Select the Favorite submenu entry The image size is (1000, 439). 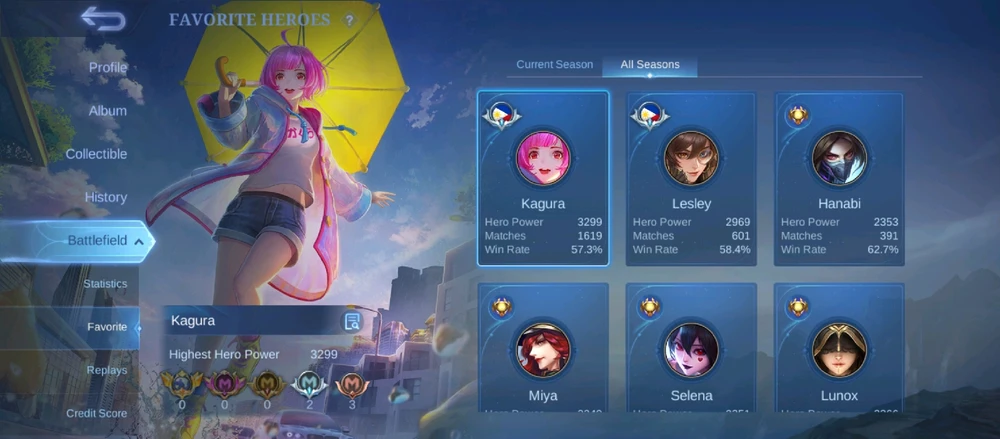click(107, 327)
